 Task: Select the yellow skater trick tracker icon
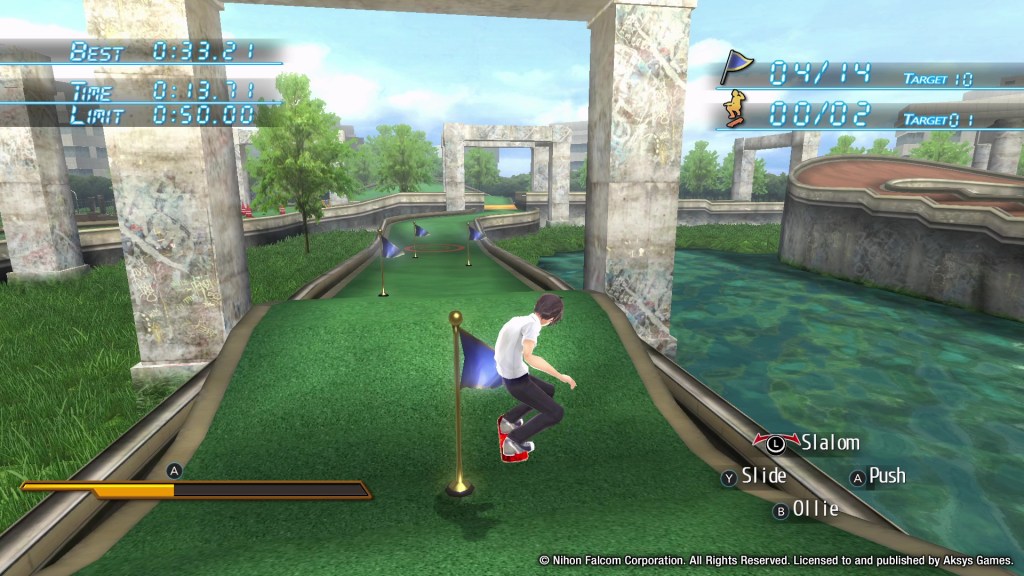736,109
